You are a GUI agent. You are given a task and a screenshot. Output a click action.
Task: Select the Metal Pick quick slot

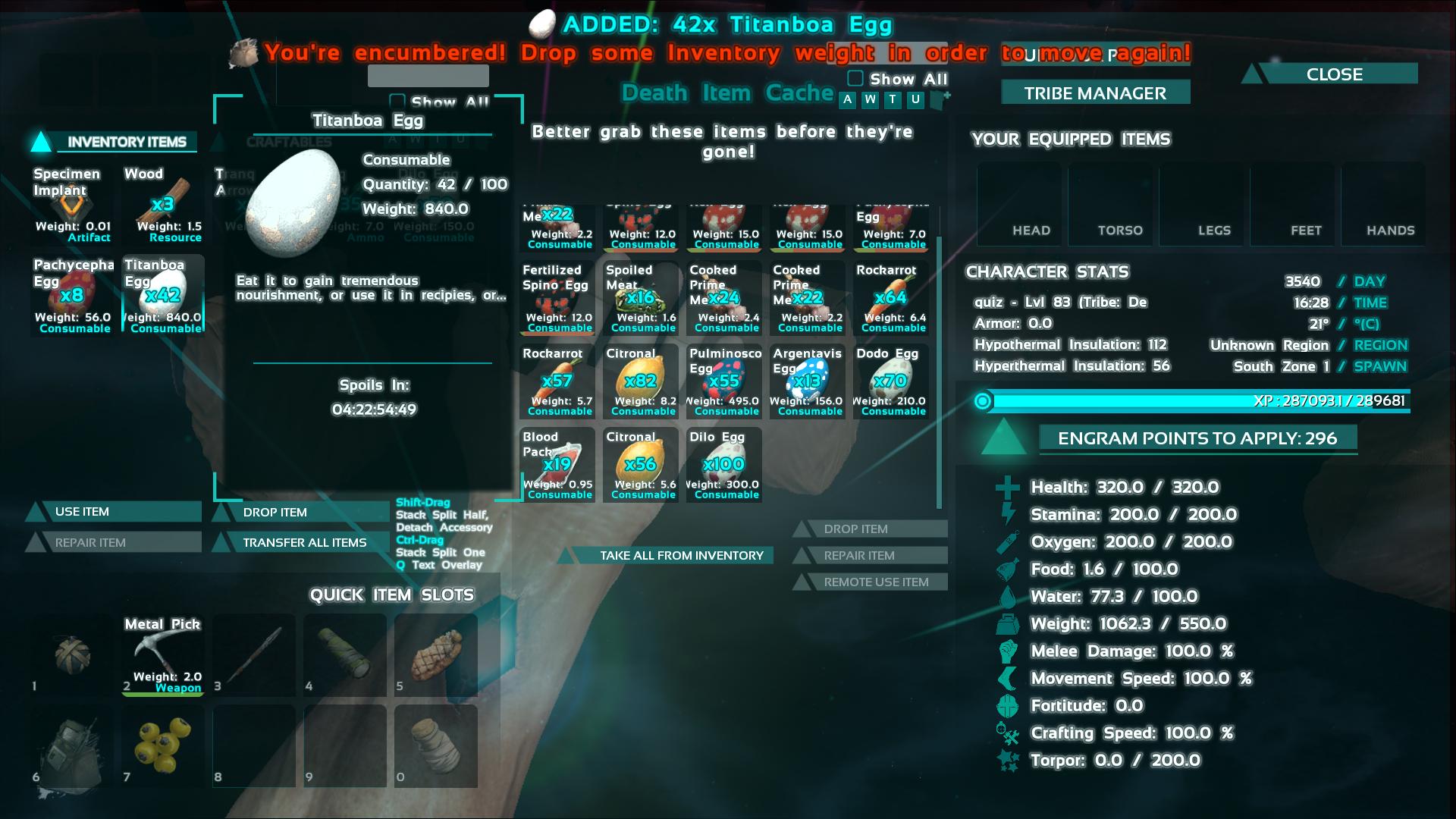[x=163, y=655]
